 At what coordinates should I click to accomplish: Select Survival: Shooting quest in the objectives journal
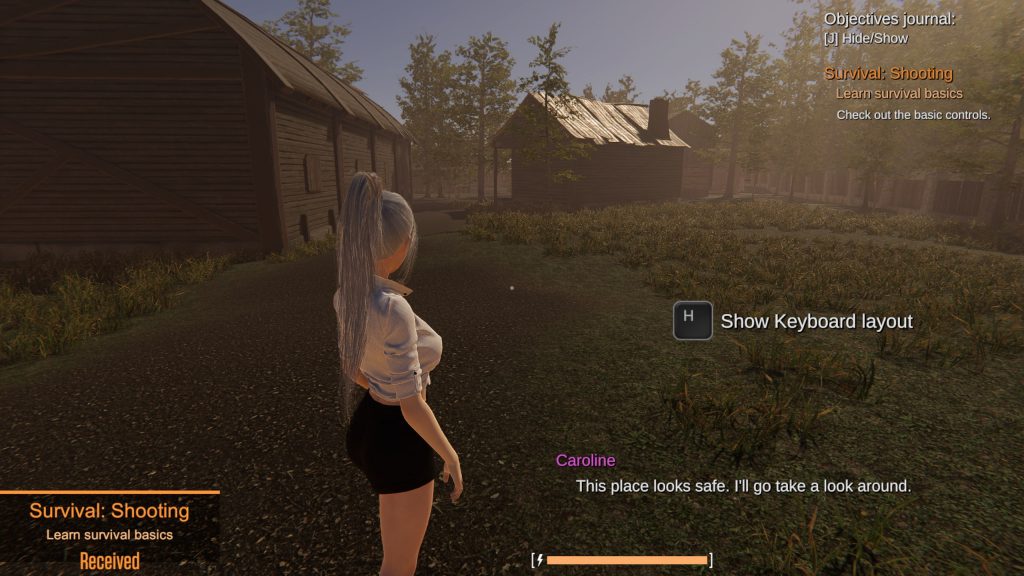tap(888, 73)
